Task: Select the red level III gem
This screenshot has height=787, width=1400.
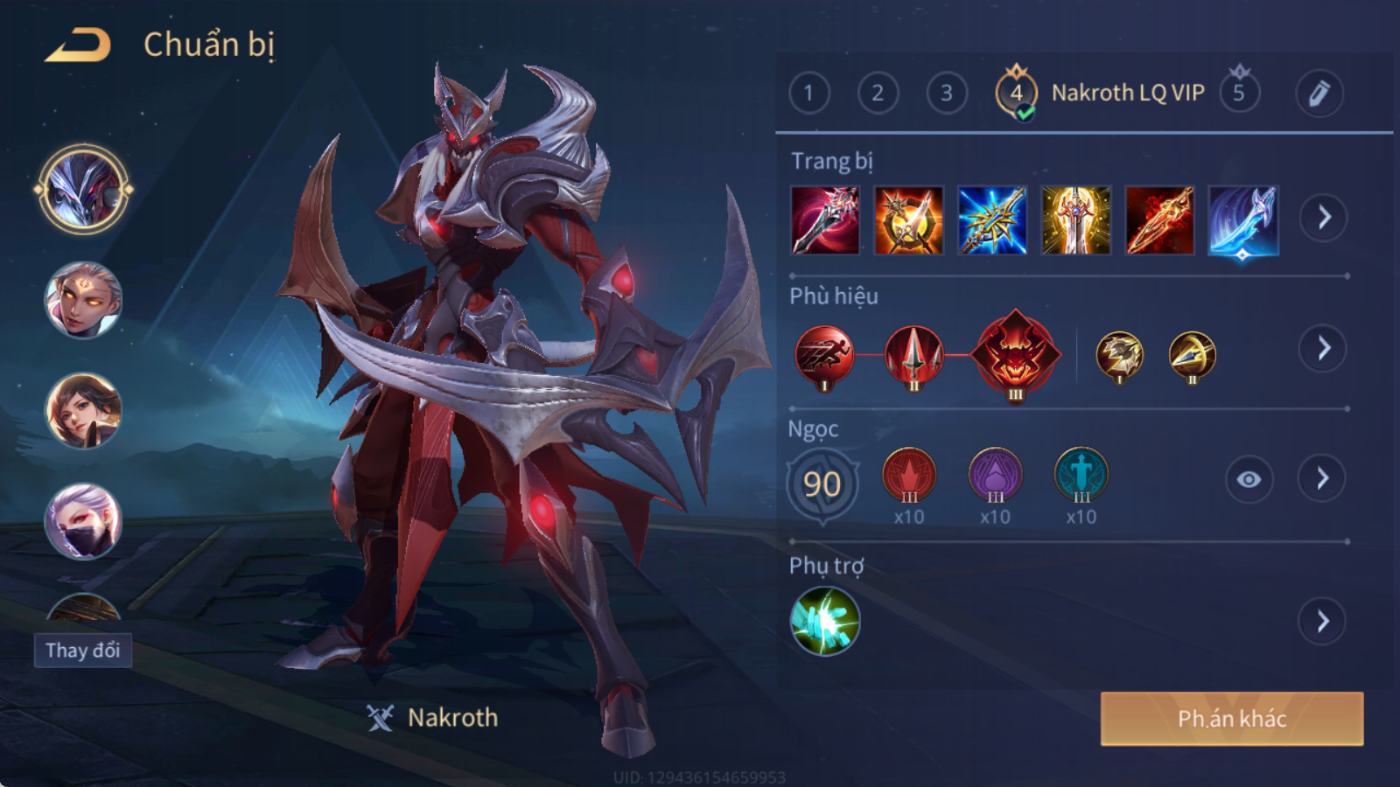Action: click(x=909, y=475)
